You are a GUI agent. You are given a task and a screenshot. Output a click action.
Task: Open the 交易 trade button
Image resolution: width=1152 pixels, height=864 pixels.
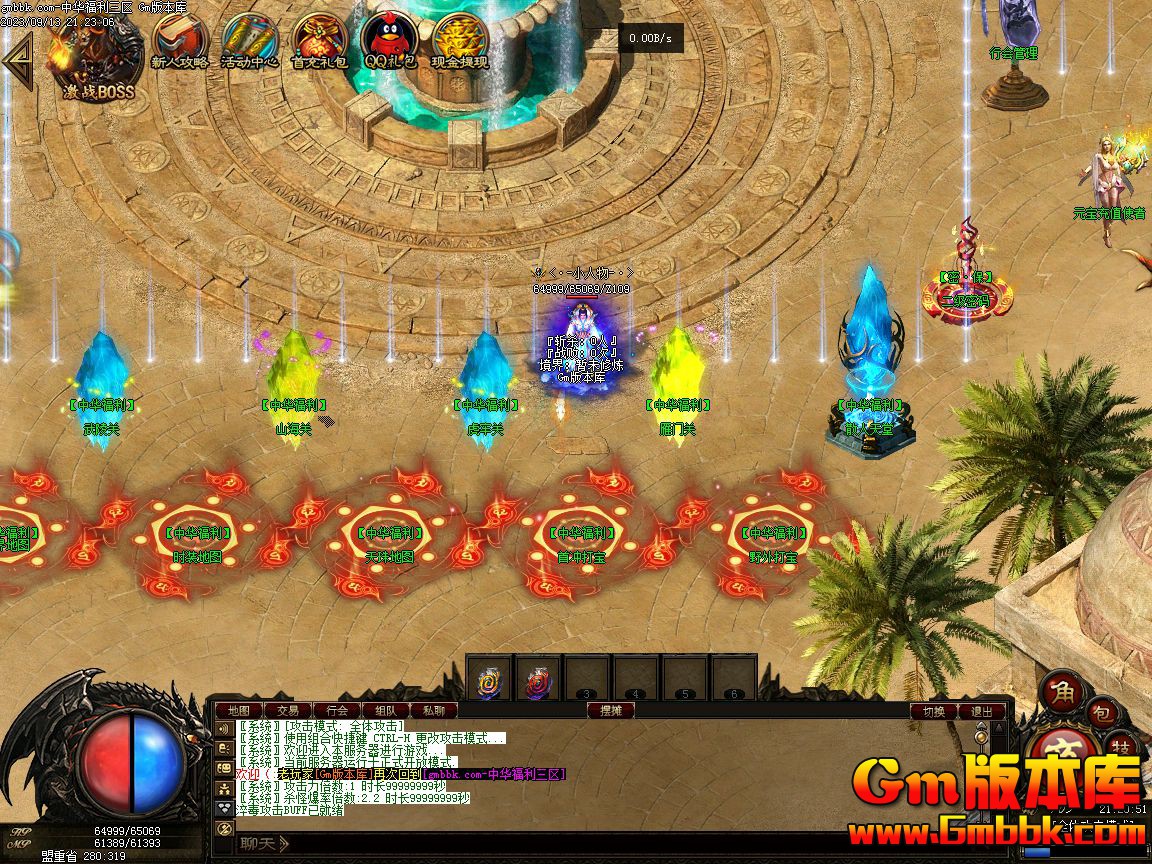pyautogui.click(x=287, y=711)
